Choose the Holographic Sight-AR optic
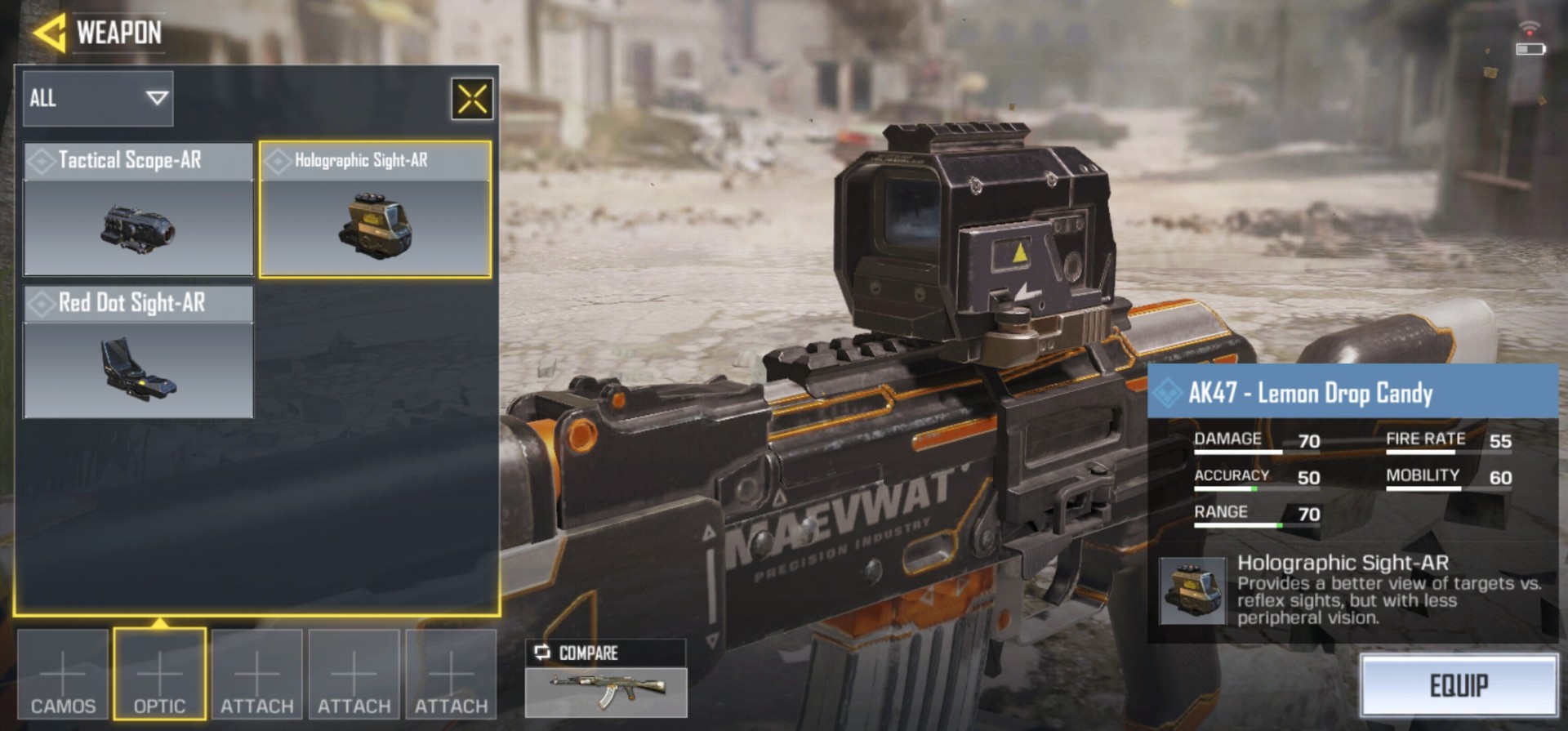 point(376,209)
